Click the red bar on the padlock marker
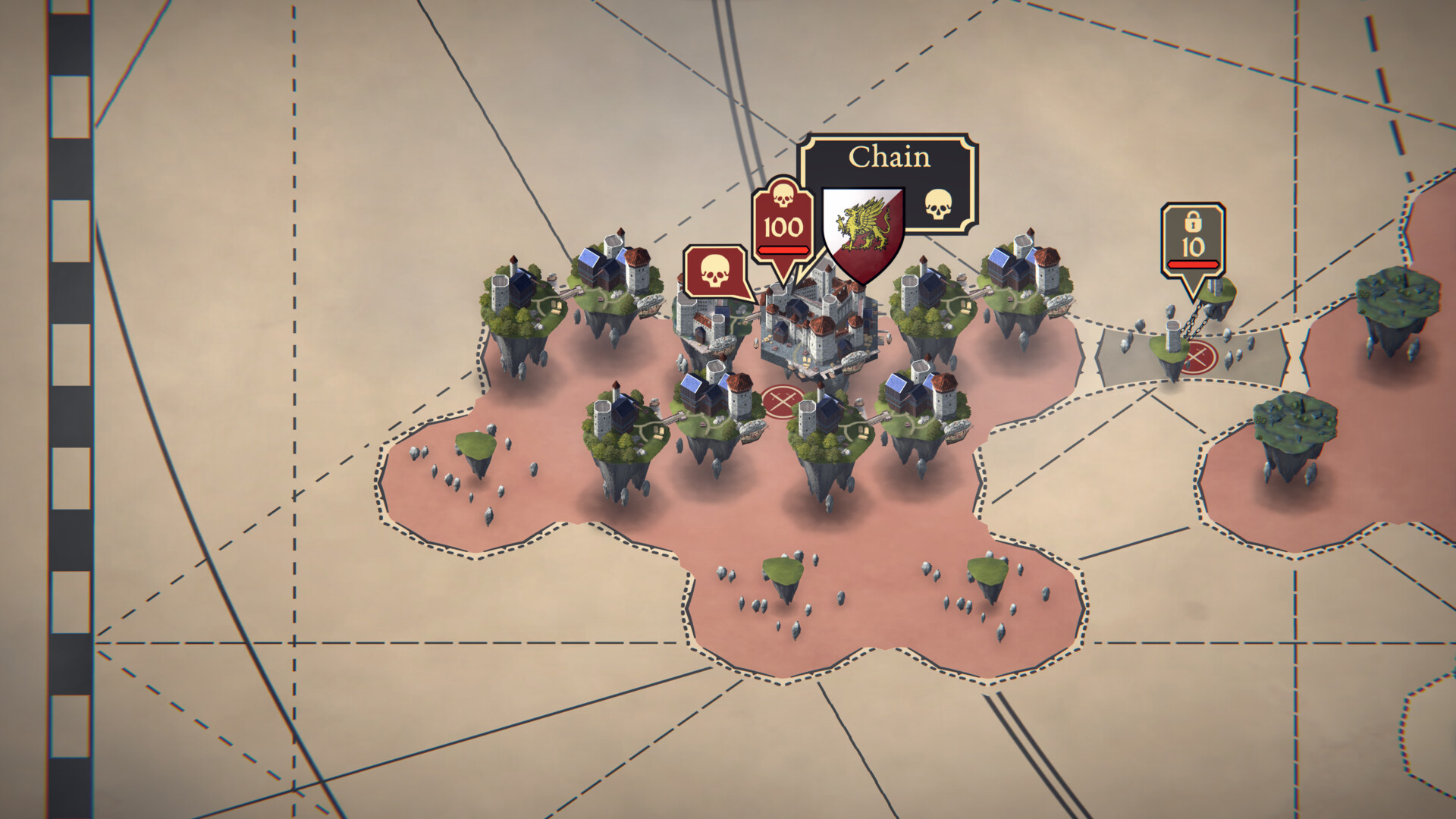 (1192, 265)
